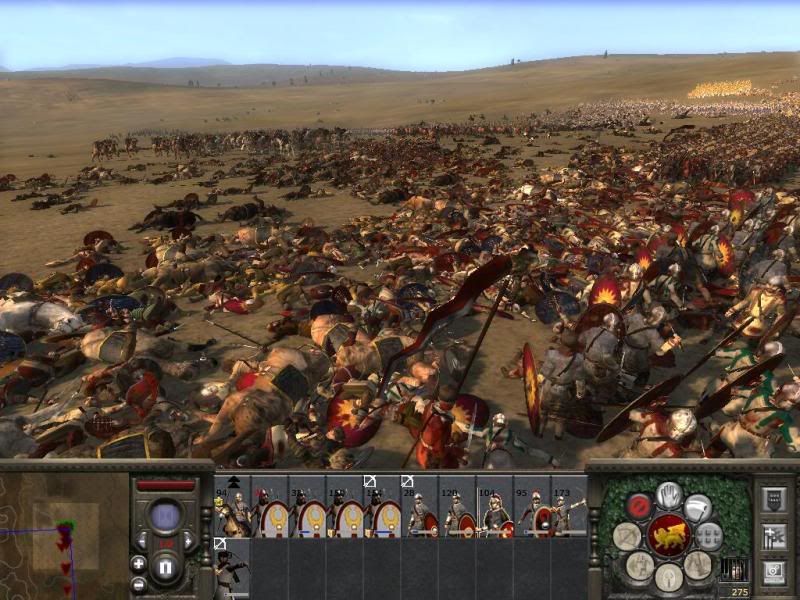Viewport: 800px width, 600px height.
Task: Choose the spearman unit card with 104 men
Action: click(495, 508)
